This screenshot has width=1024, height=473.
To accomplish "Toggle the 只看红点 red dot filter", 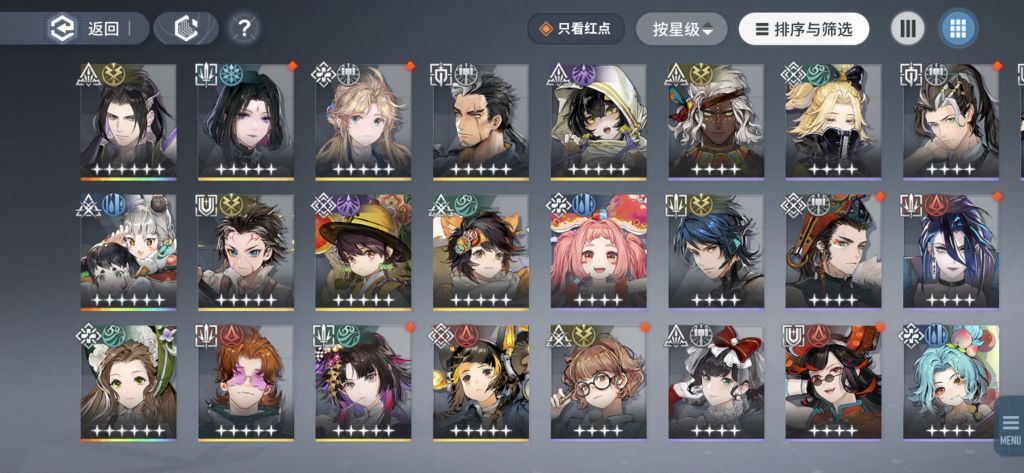I will point(576,29).
